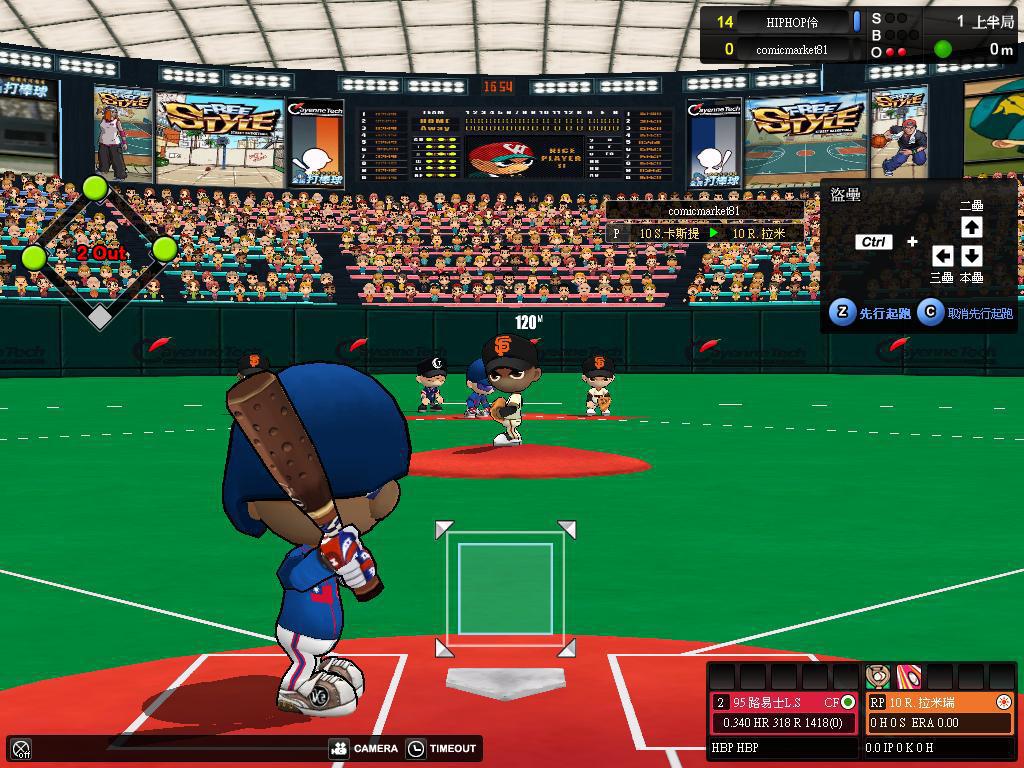The image size is (1024, 768).
Task: Select the pink striped item slot
Action: coord(909,676)
